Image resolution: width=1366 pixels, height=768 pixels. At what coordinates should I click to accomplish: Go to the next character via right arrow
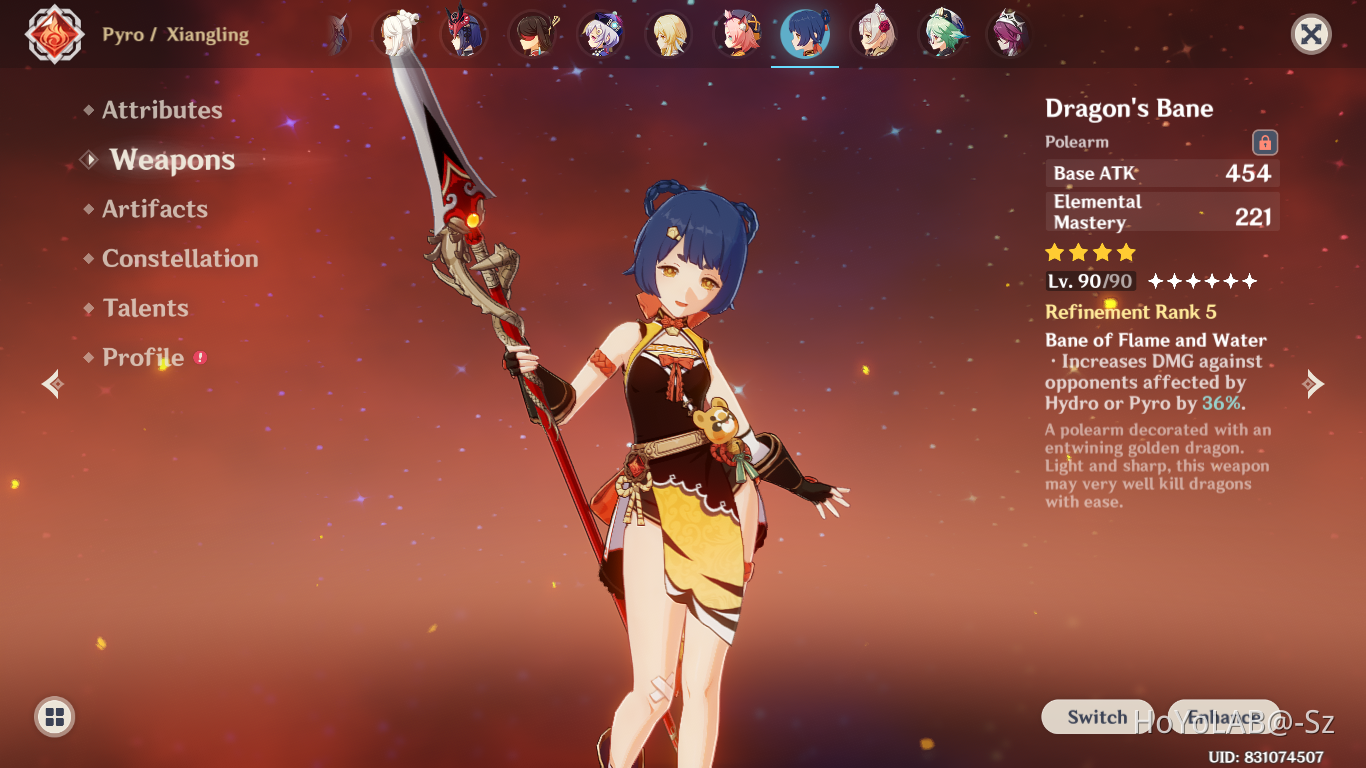point(1314,383)
